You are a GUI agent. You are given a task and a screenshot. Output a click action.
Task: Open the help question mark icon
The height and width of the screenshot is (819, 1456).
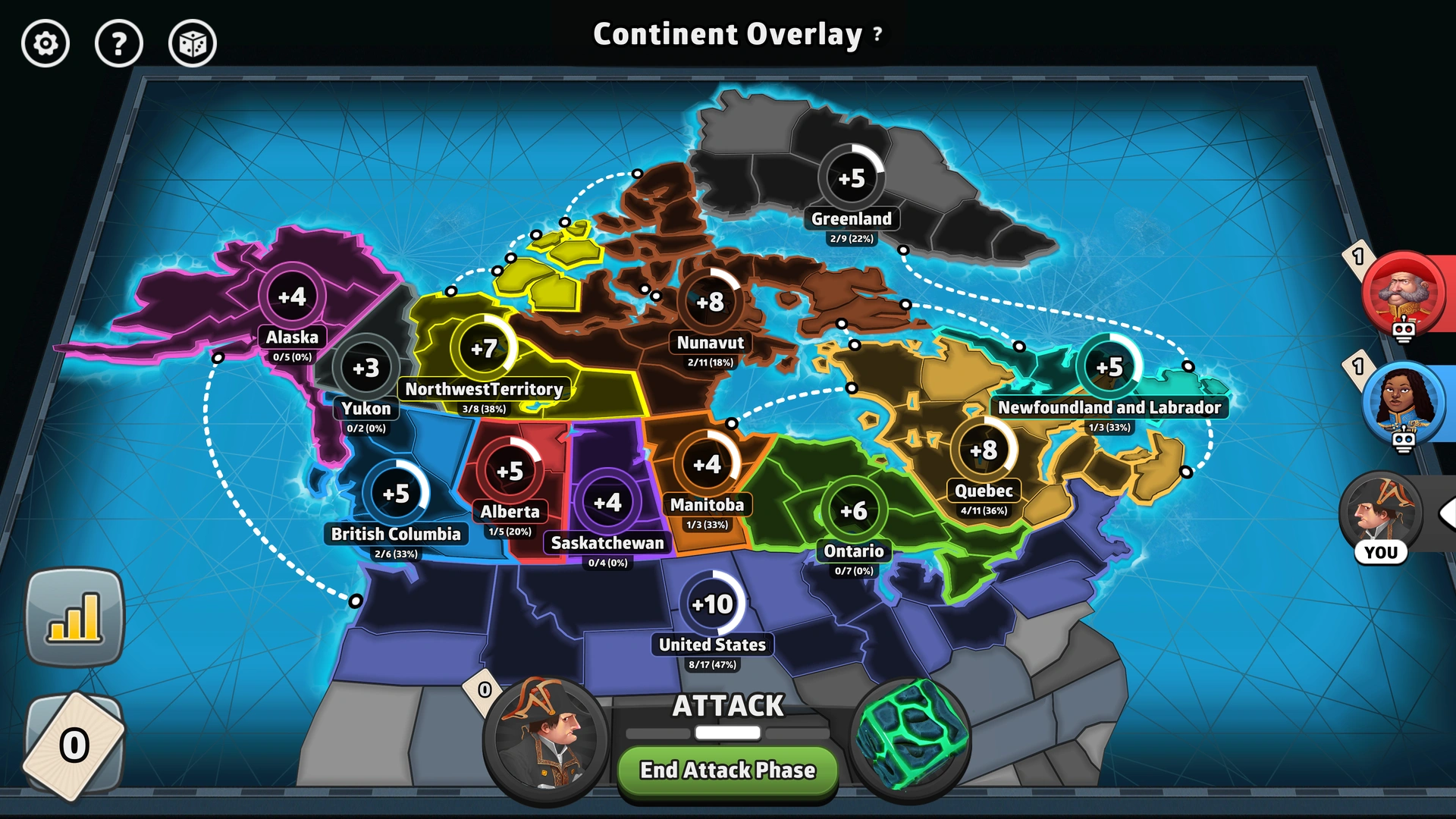119,44
